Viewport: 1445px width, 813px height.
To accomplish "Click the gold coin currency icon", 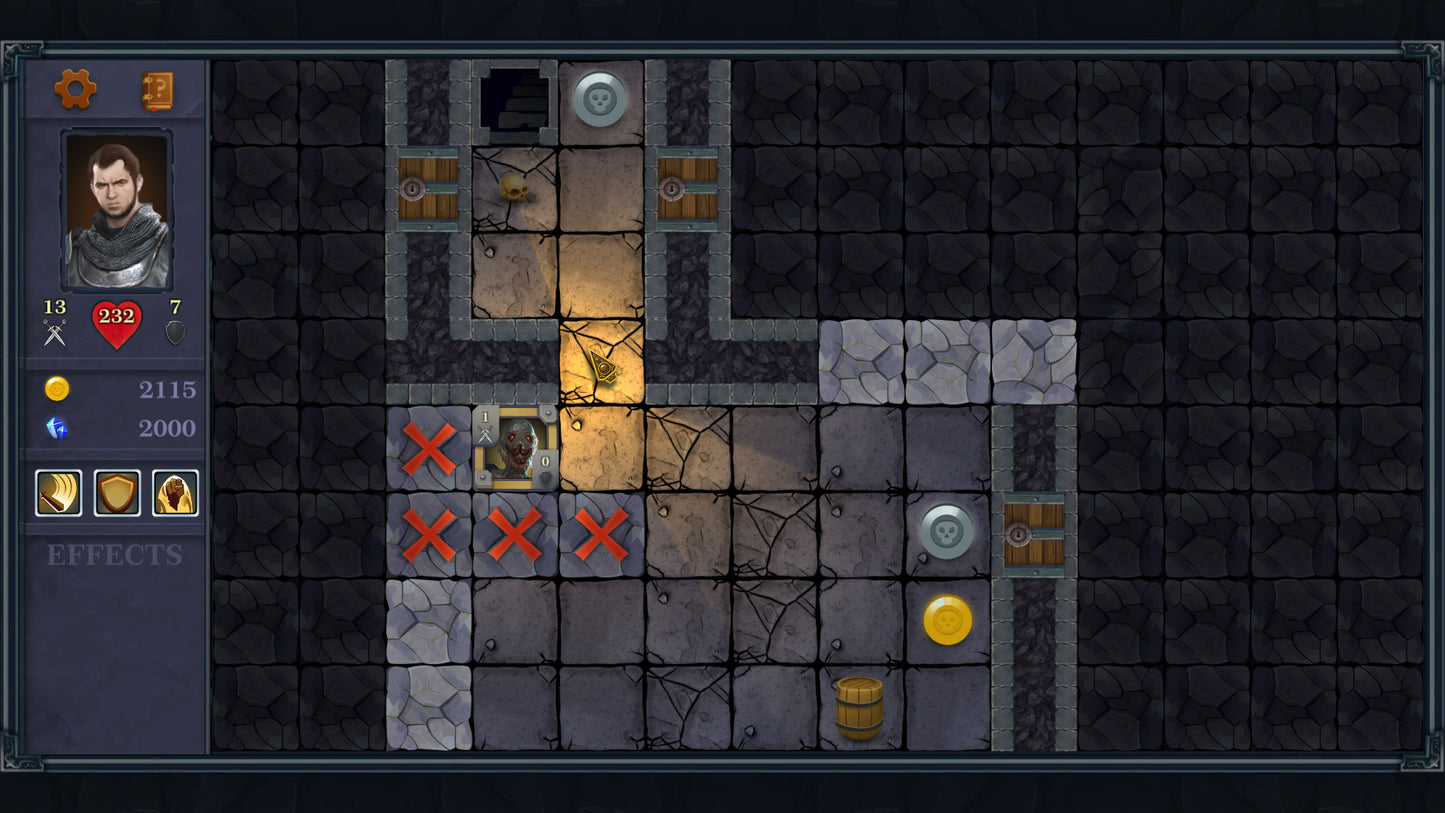I will click(58, 389).
